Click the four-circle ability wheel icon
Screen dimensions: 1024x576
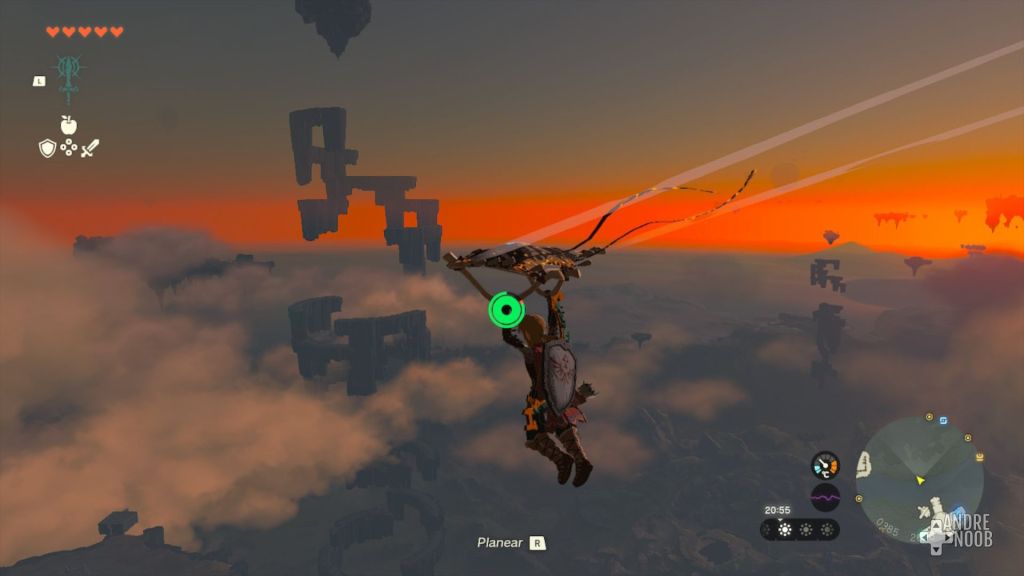point(68,148)
